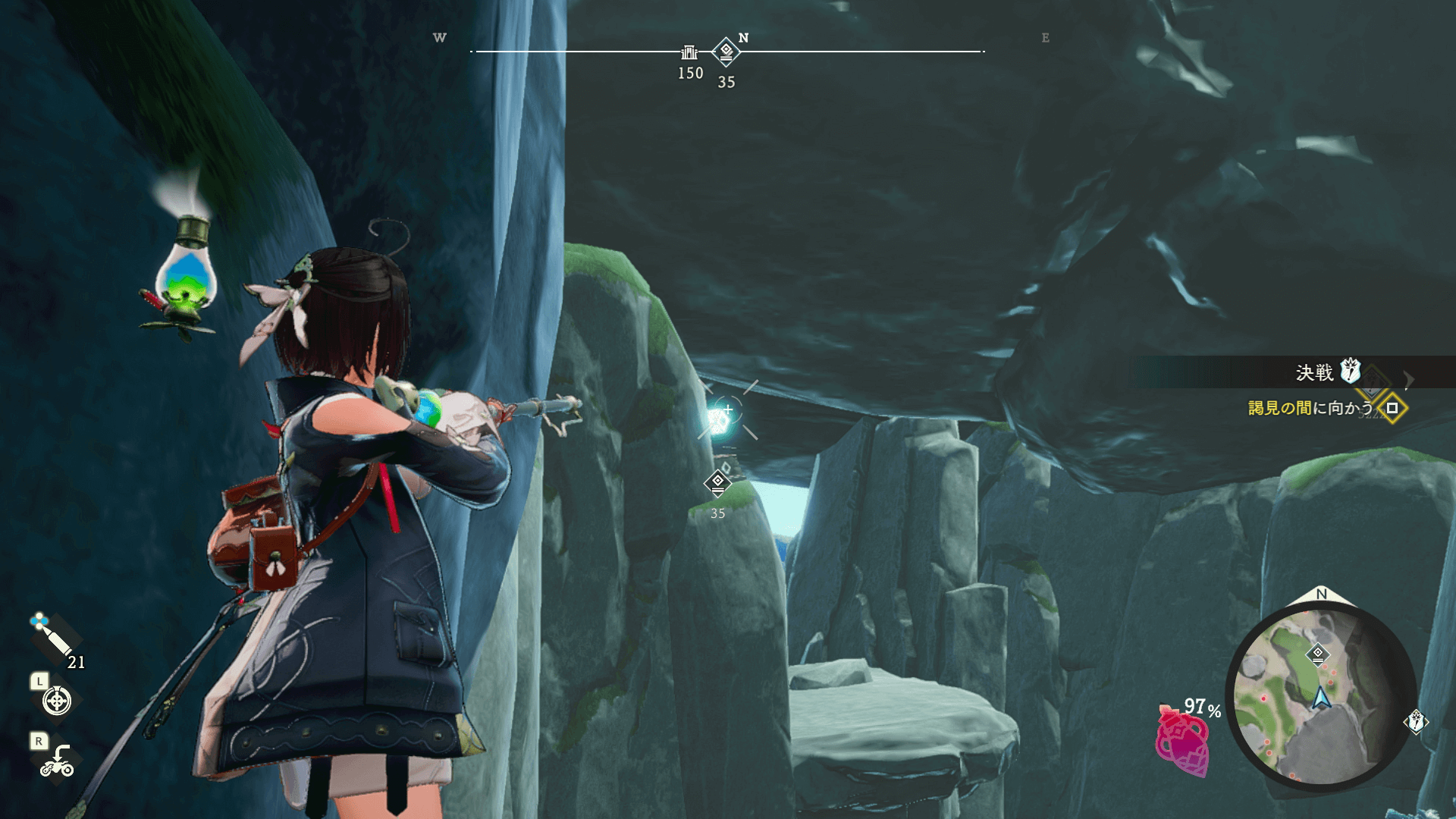The width and height of the screenshot is (1456, 819).
Task: Select the player arrow on the minimap
Action: (1322, 698)
